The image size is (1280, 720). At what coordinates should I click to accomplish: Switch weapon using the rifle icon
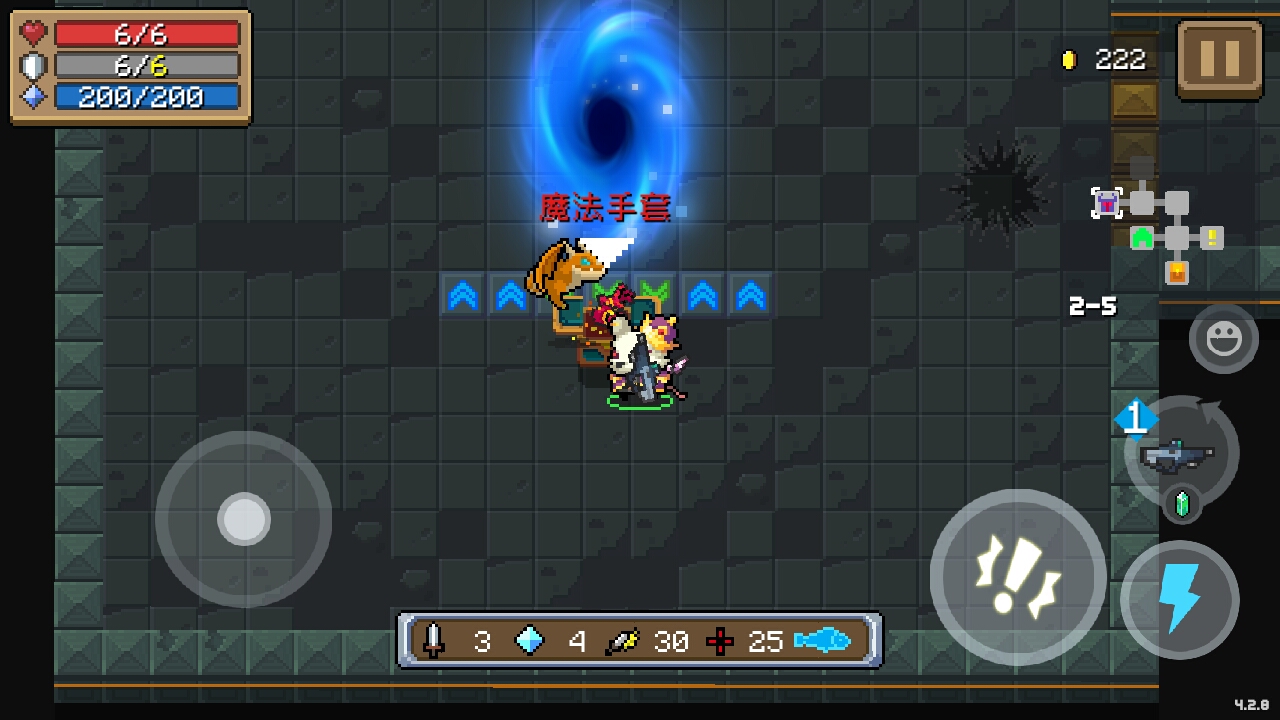click(x=1180, y=456)
